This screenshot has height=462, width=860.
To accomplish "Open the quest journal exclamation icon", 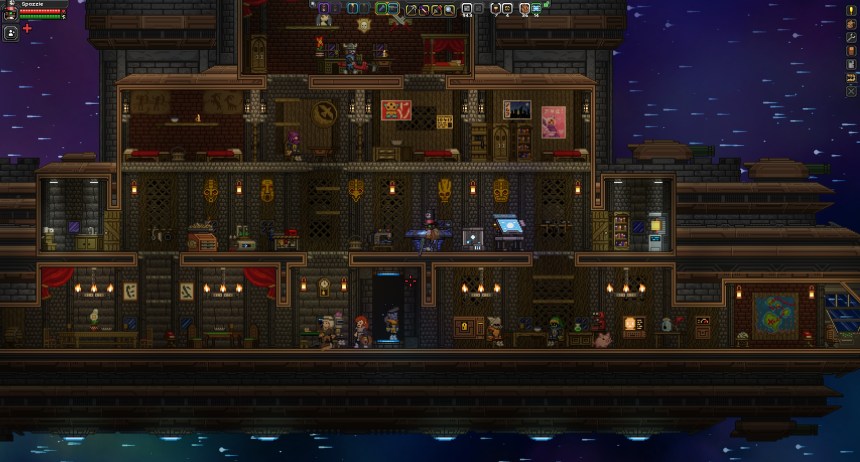I will coord(851,10).
